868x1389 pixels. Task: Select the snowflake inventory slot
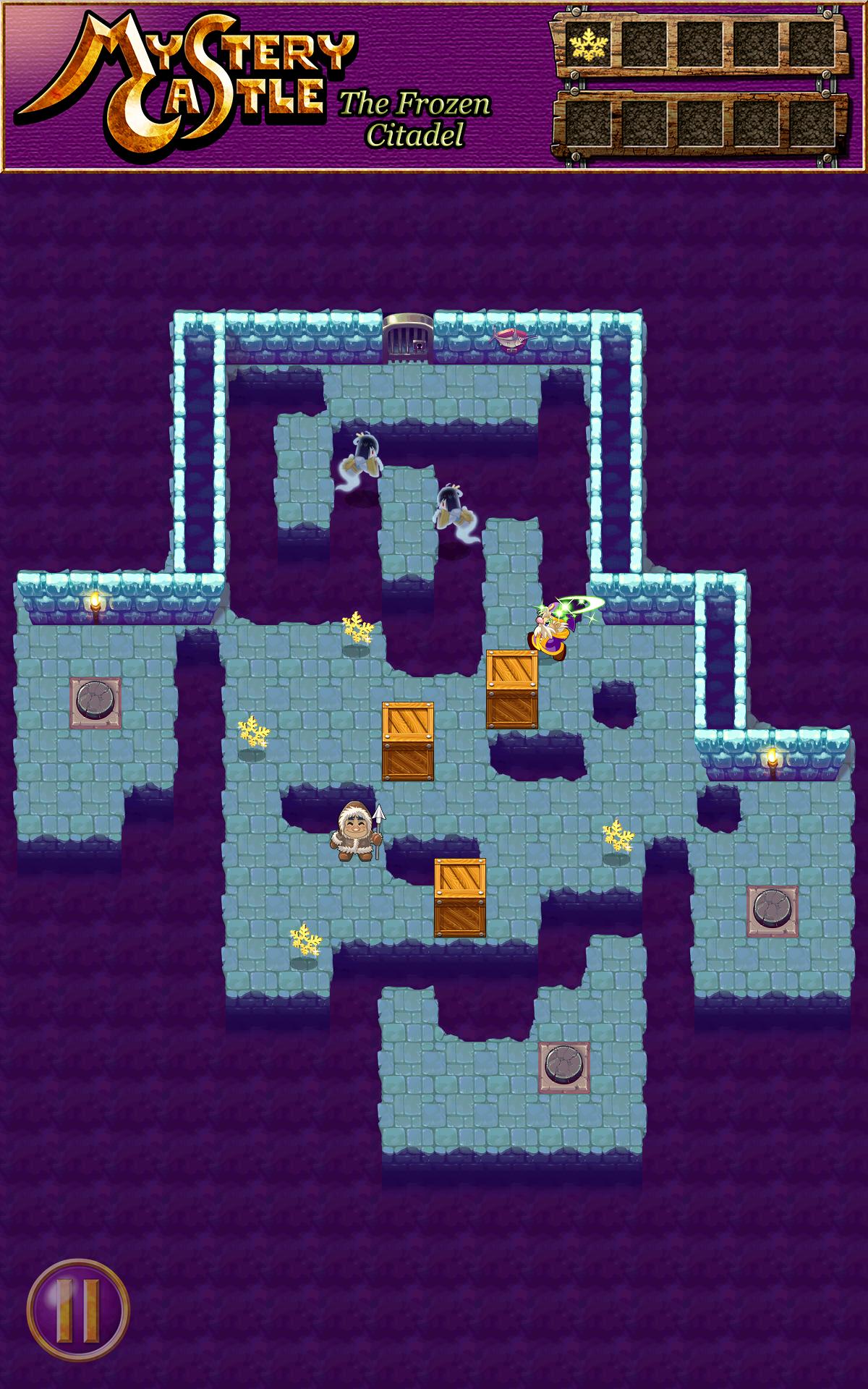click(587, 46)
